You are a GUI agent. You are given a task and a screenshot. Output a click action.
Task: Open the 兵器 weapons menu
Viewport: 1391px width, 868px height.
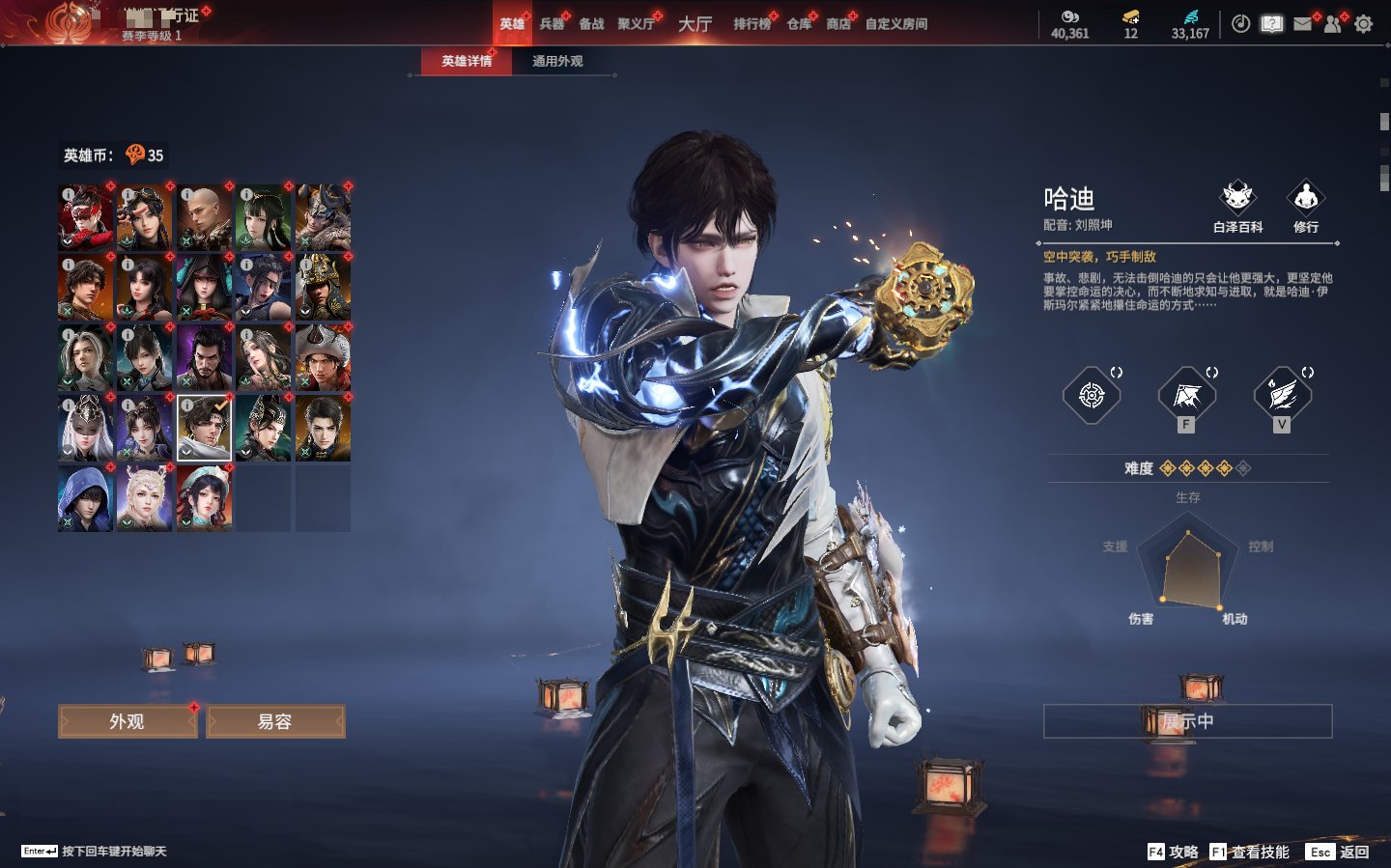coord(552,24)
